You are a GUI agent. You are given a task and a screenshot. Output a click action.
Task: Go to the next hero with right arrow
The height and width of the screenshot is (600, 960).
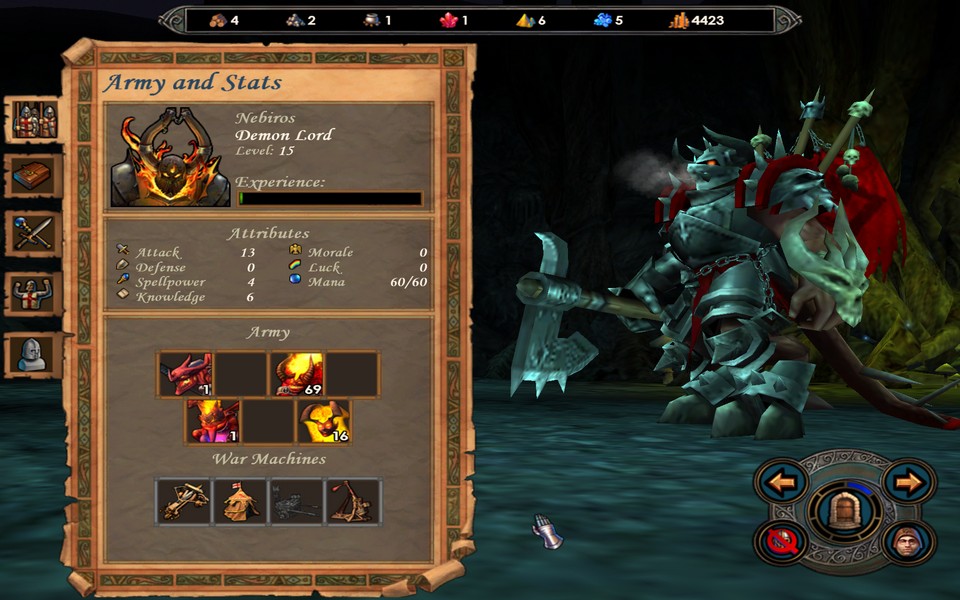[x=909, y=483]
